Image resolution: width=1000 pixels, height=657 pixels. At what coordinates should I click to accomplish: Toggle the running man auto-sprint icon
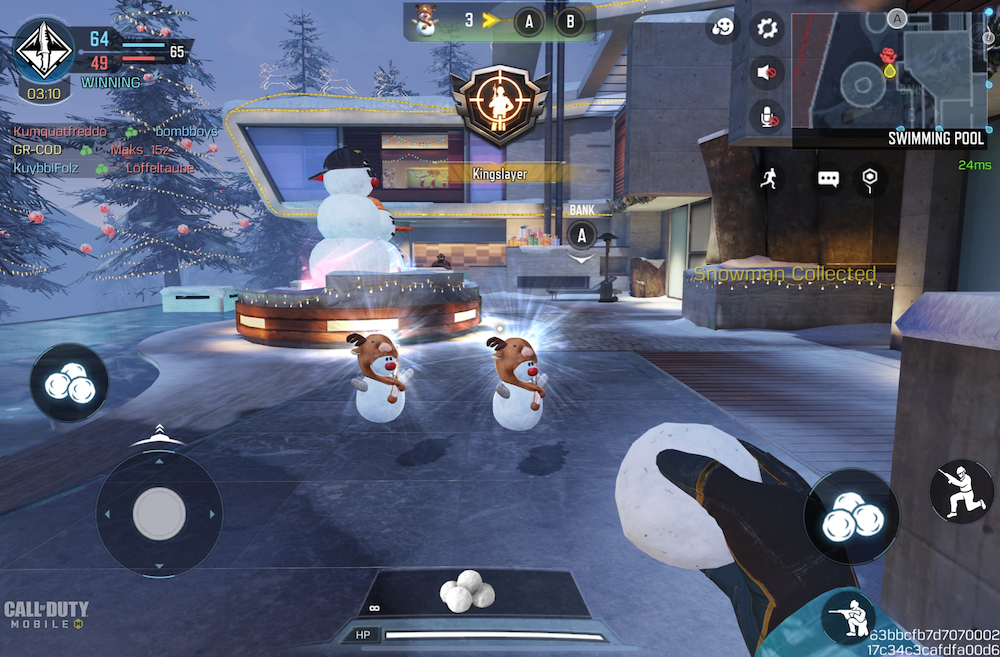click(768, 179)
